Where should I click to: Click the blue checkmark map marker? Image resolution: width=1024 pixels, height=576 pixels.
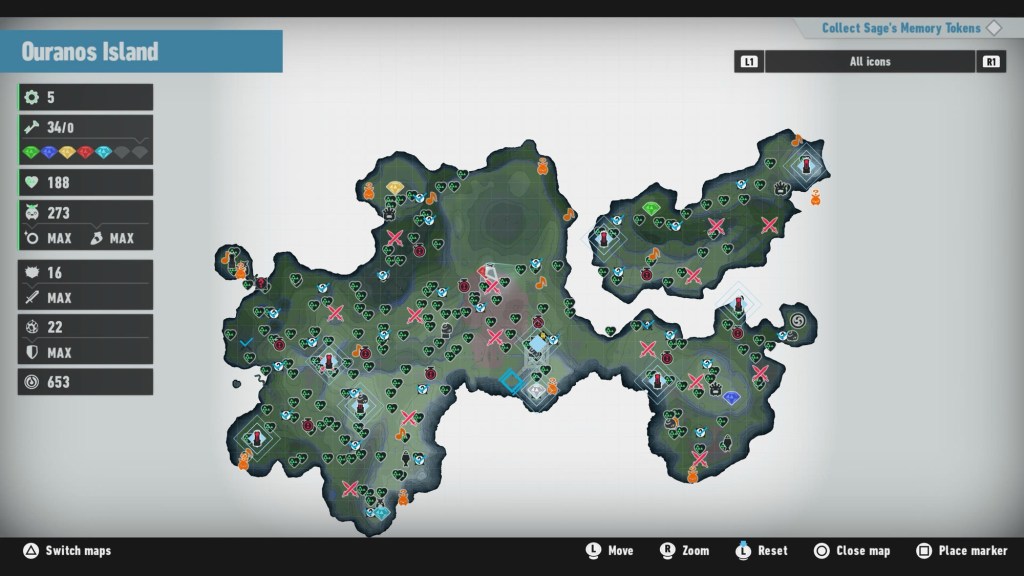pyautogui.click(x=246, y=342)
